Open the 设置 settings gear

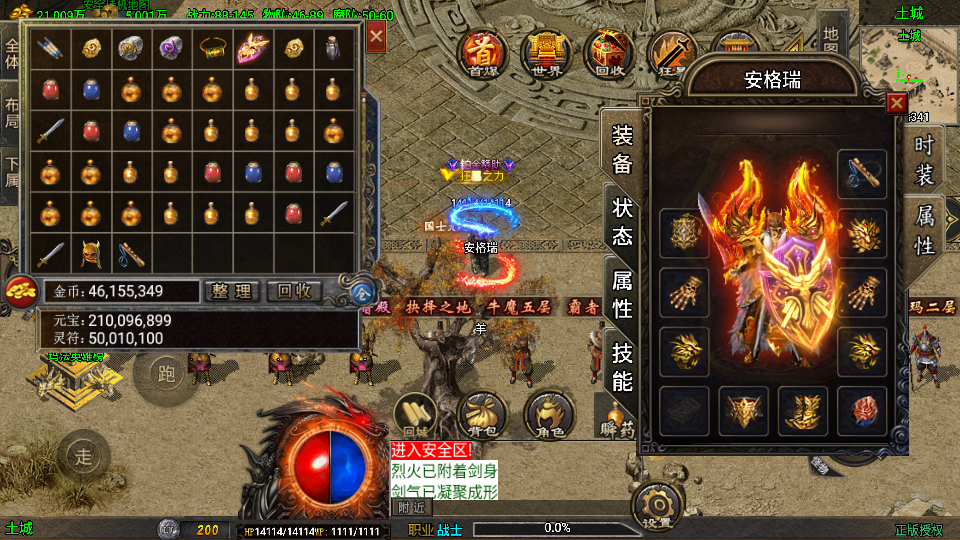click(658, 506)
